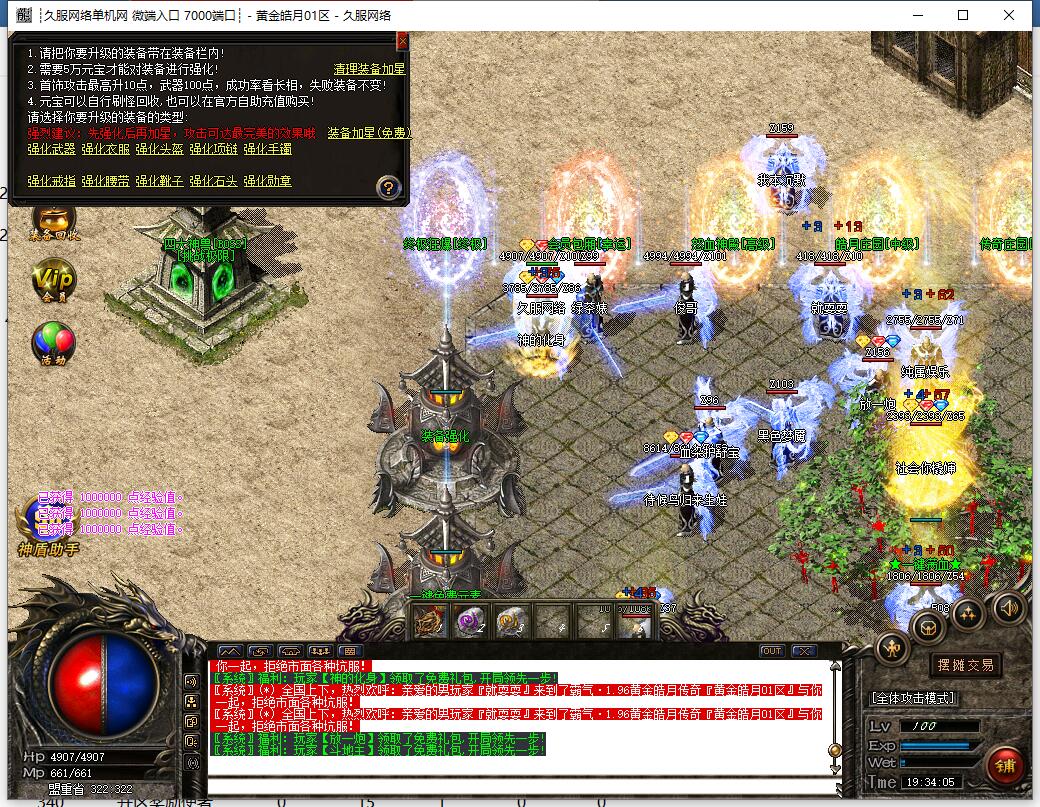This screenshot has width=1040, height=807.
Task: Click the 摆摊交易 stall trade button
Action: tap(965, 665)
